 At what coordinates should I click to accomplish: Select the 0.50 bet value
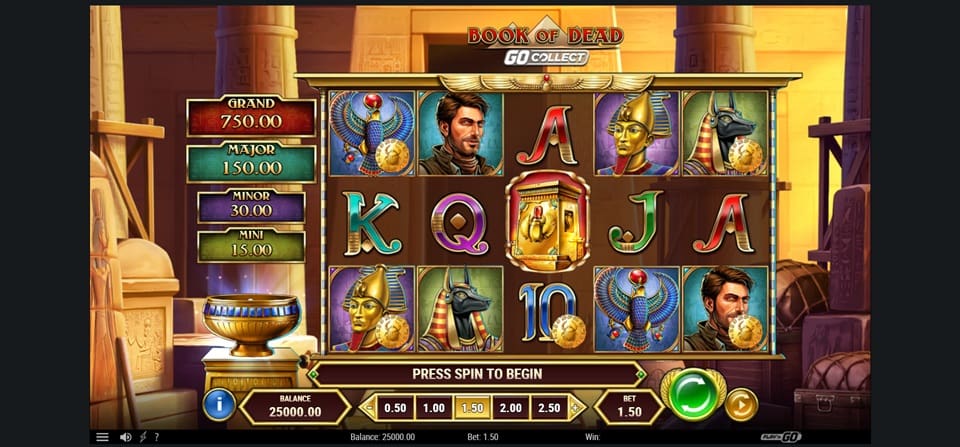coord(396,407)
